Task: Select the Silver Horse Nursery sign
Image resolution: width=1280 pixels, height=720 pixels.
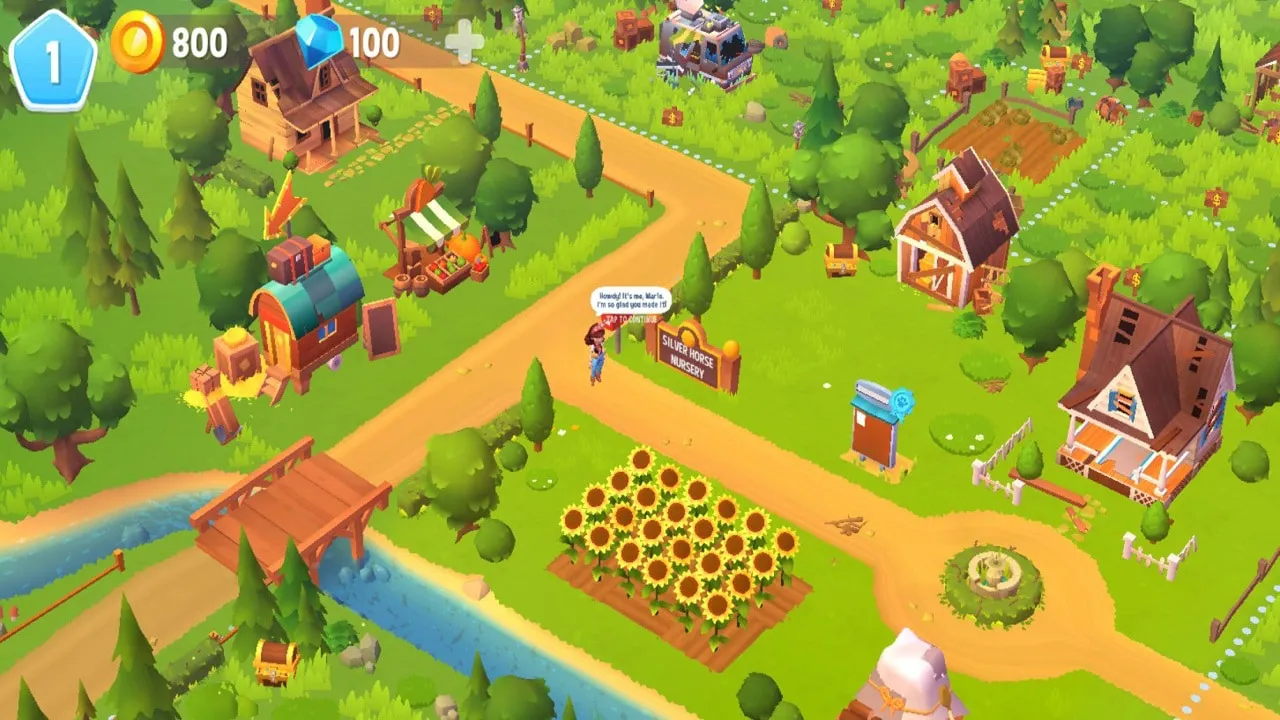Action: pos(690,355)
